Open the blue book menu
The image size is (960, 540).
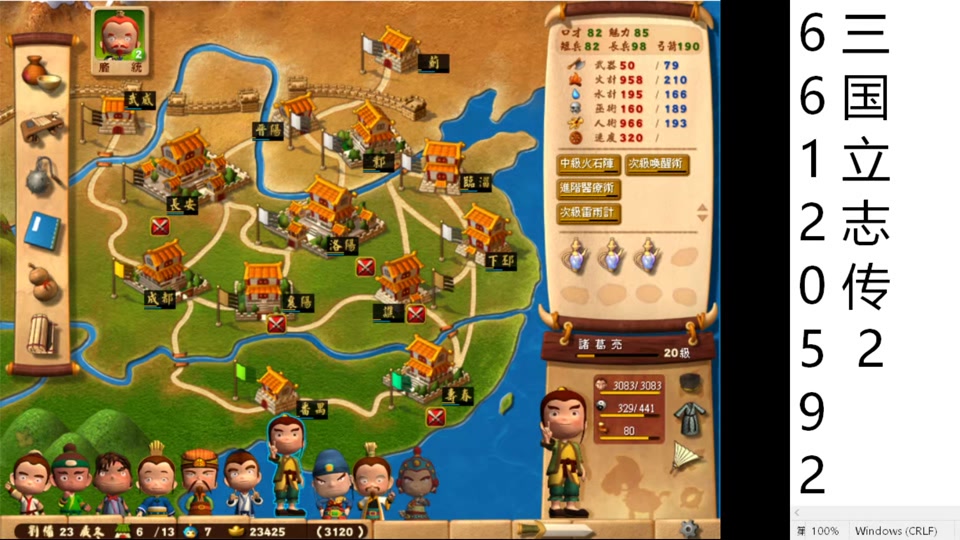click(x=41, y=229)
